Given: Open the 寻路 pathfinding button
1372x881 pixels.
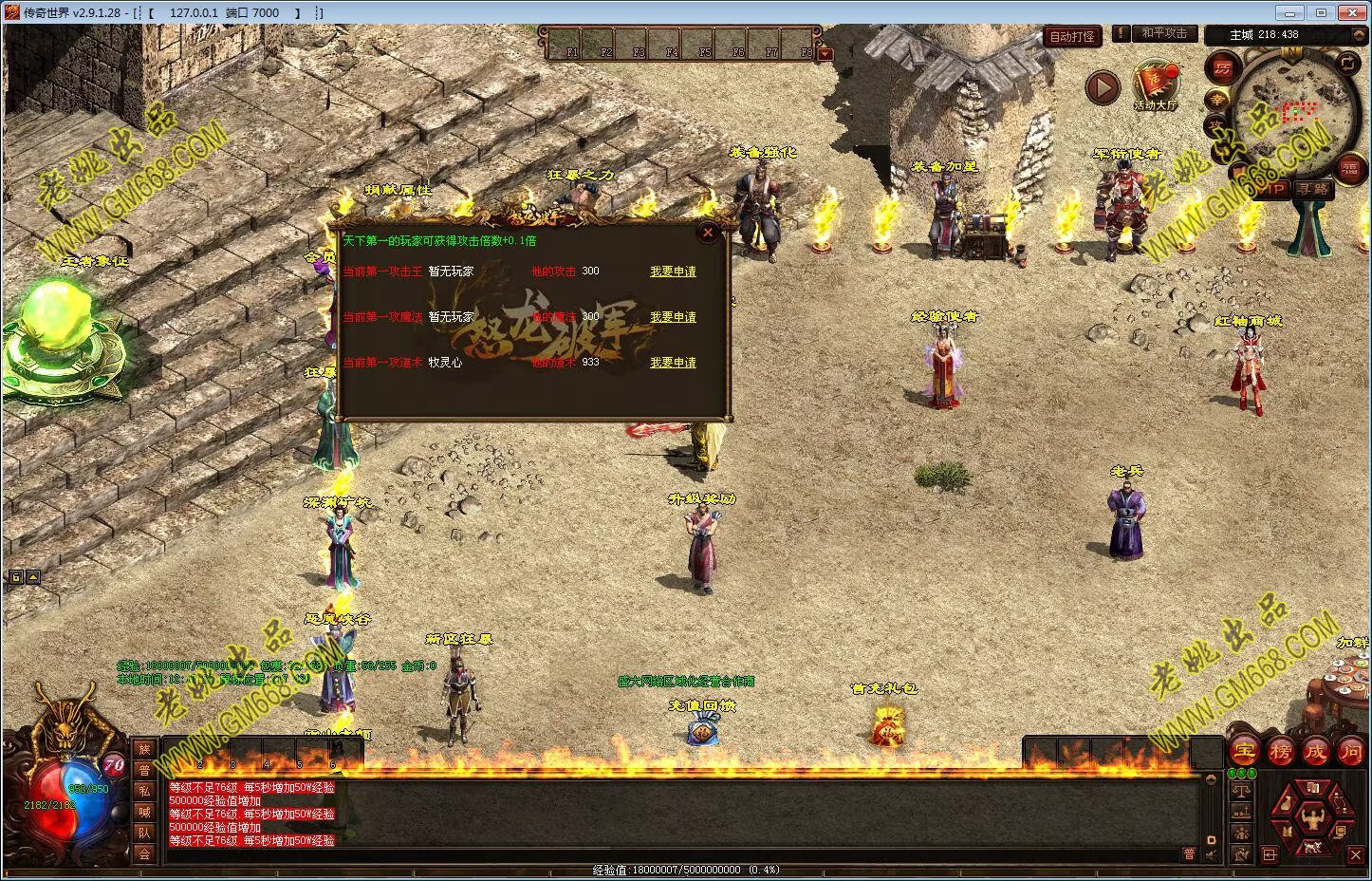Looking at the screenshot, I should (x=1313, y=189).
